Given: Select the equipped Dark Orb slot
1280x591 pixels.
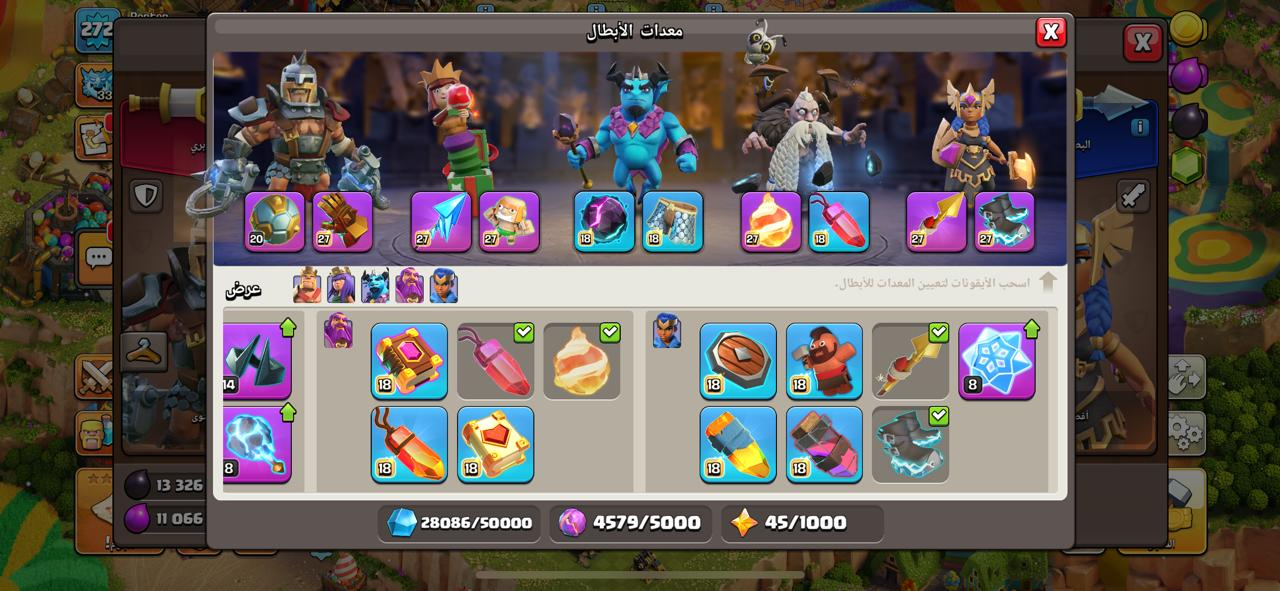Looking at the screenshot, I should tap(604, 221).
